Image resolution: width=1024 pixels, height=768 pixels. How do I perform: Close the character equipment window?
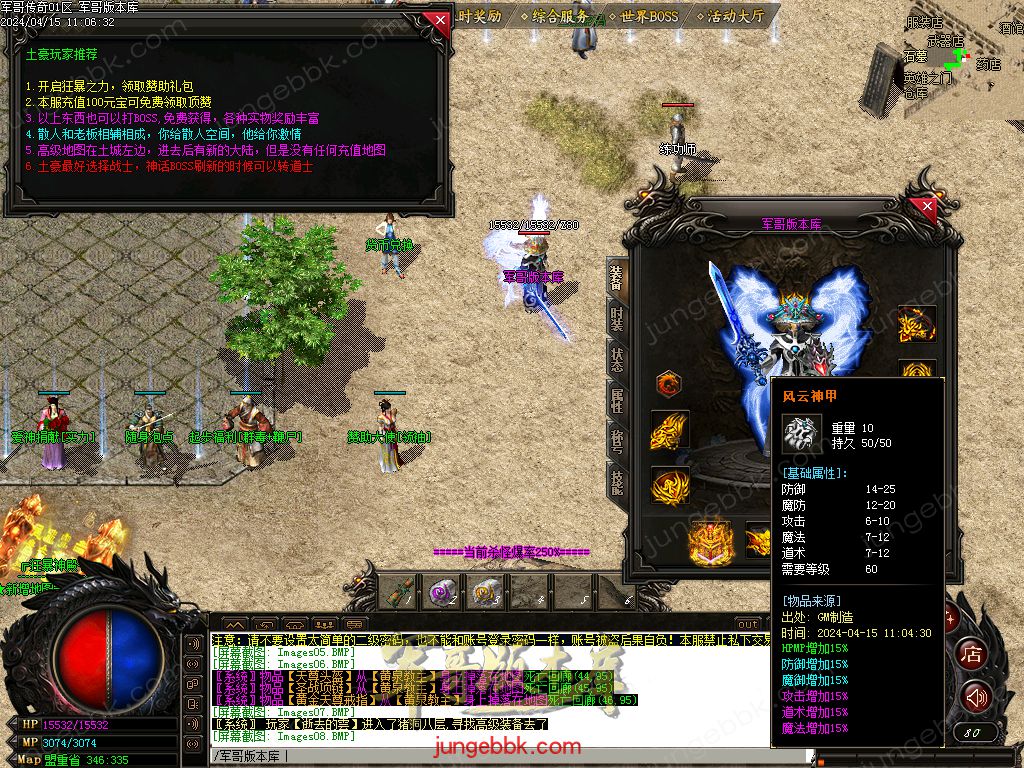927,206
